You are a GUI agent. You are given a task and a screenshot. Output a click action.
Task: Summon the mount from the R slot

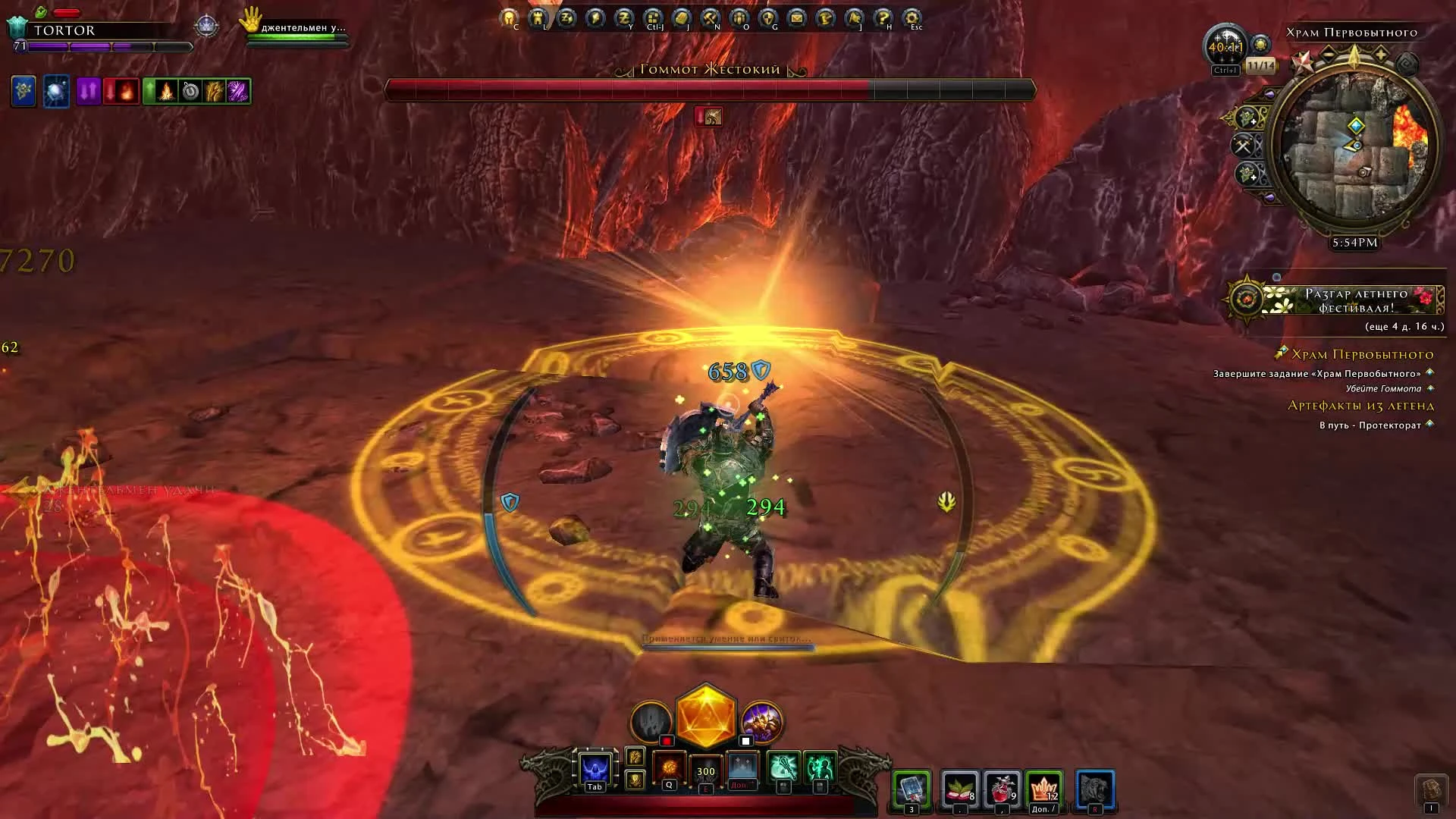[x=1095, y=789]
